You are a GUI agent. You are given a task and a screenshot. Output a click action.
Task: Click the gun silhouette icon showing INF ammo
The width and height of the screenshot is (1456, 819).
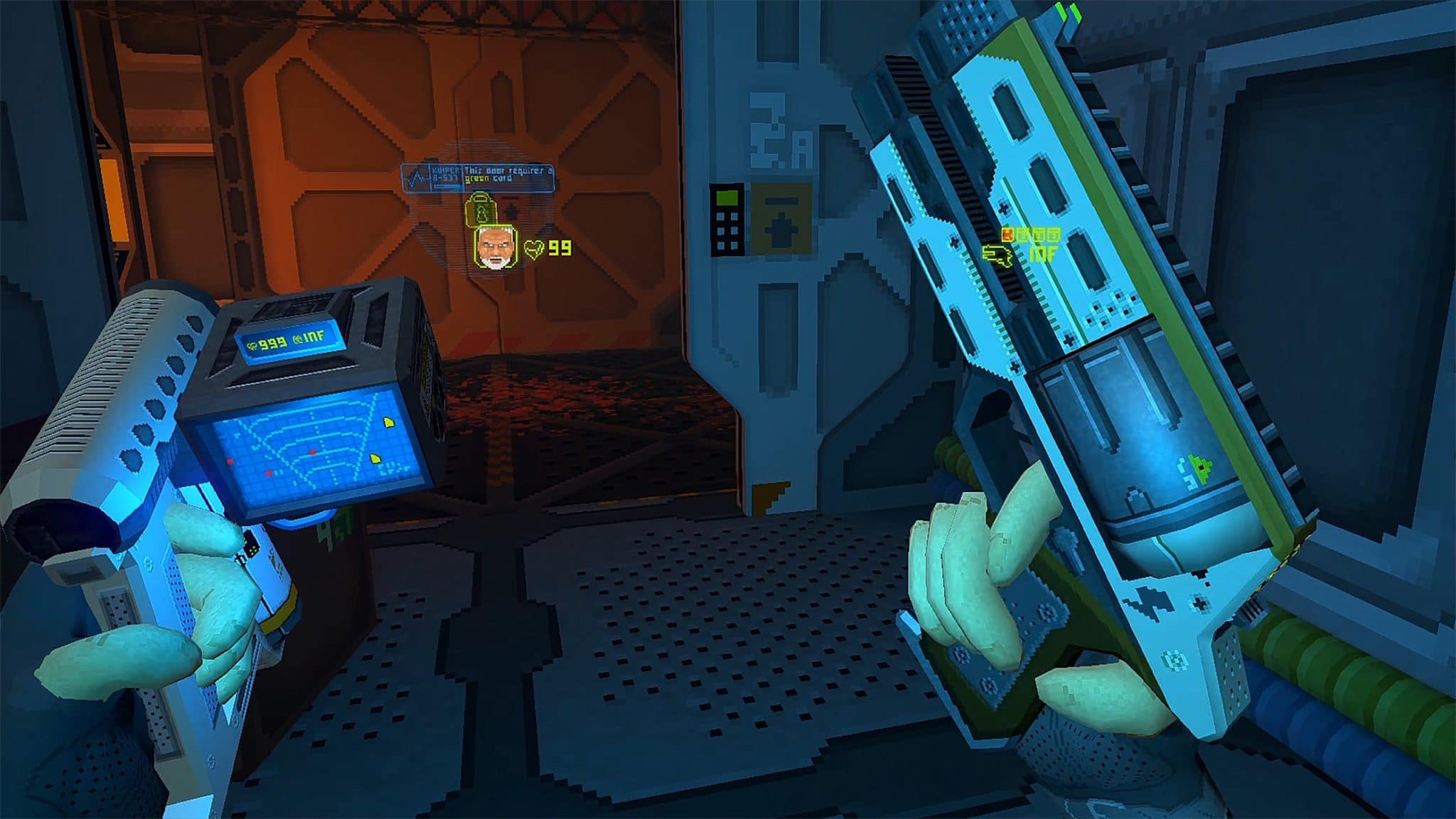(x=997, y=257)
